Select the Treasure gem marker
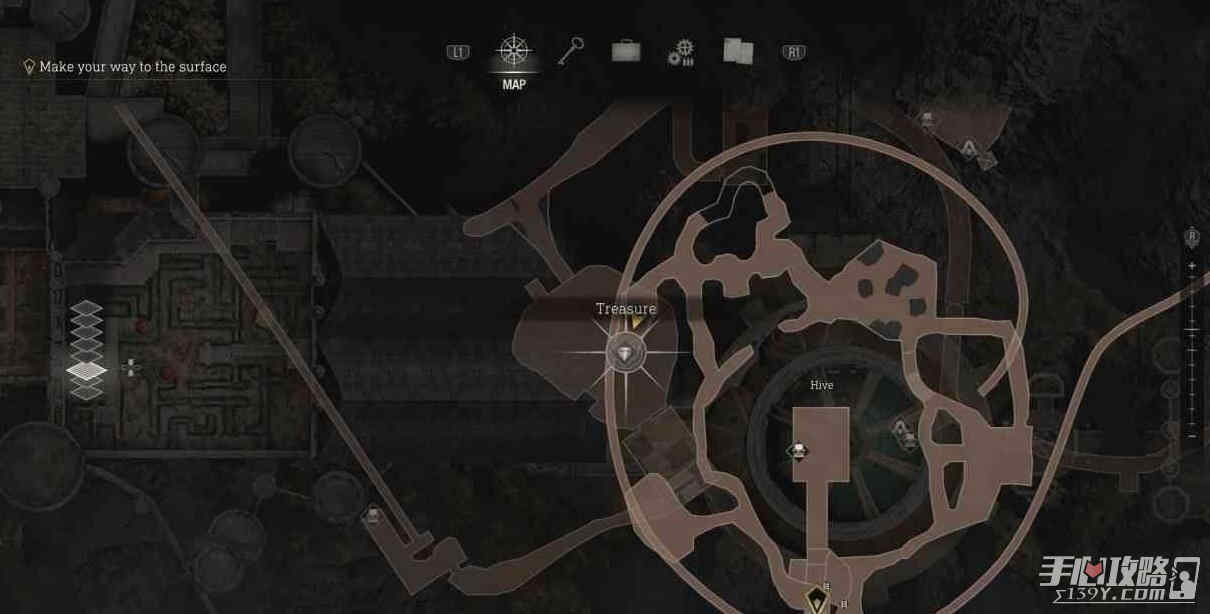This screenshot has width=1210, height=614. (626, 352)
